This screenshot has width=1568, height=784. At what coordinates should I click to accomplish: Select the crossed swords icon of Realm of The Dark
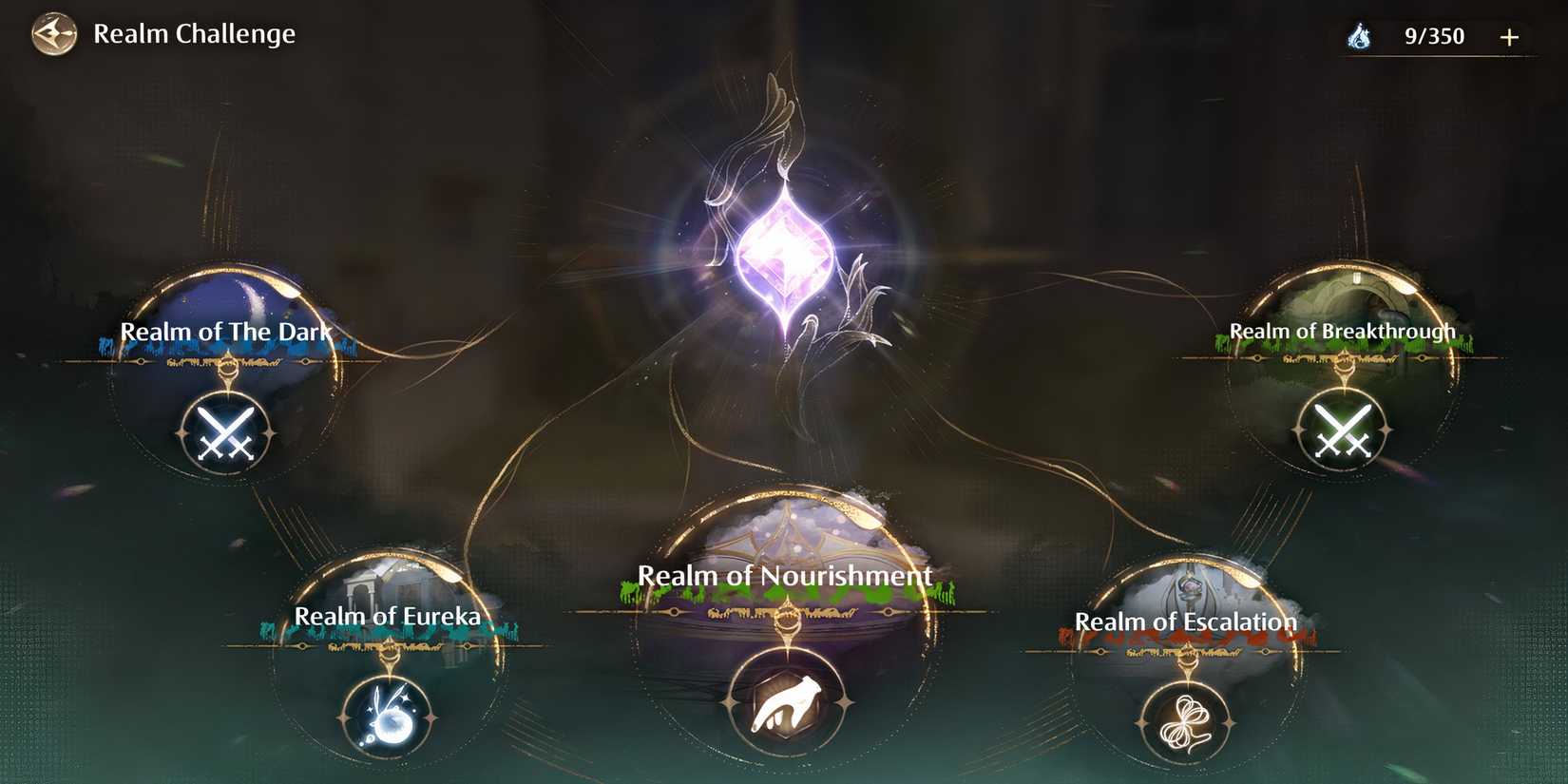pyautogui.click(x=226, y=432)
